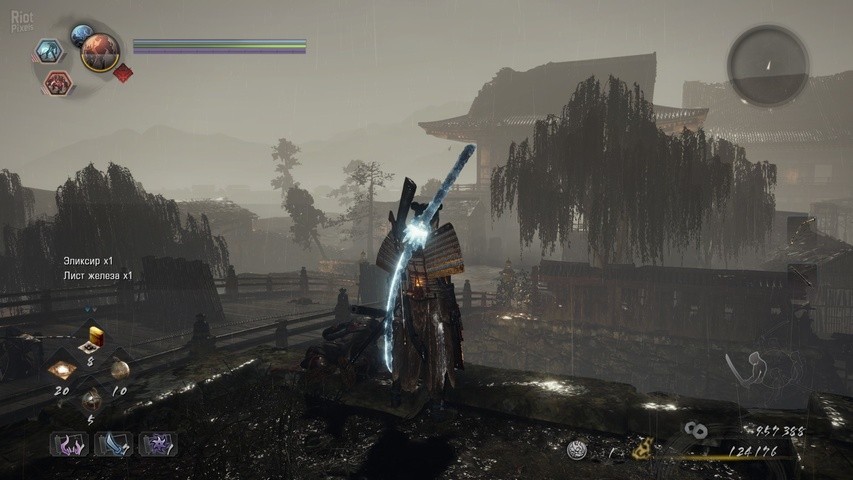The width and height of the screenshot is (853, 480).
Task: Select the glowing salt item slot
Action: pos(63,367)
